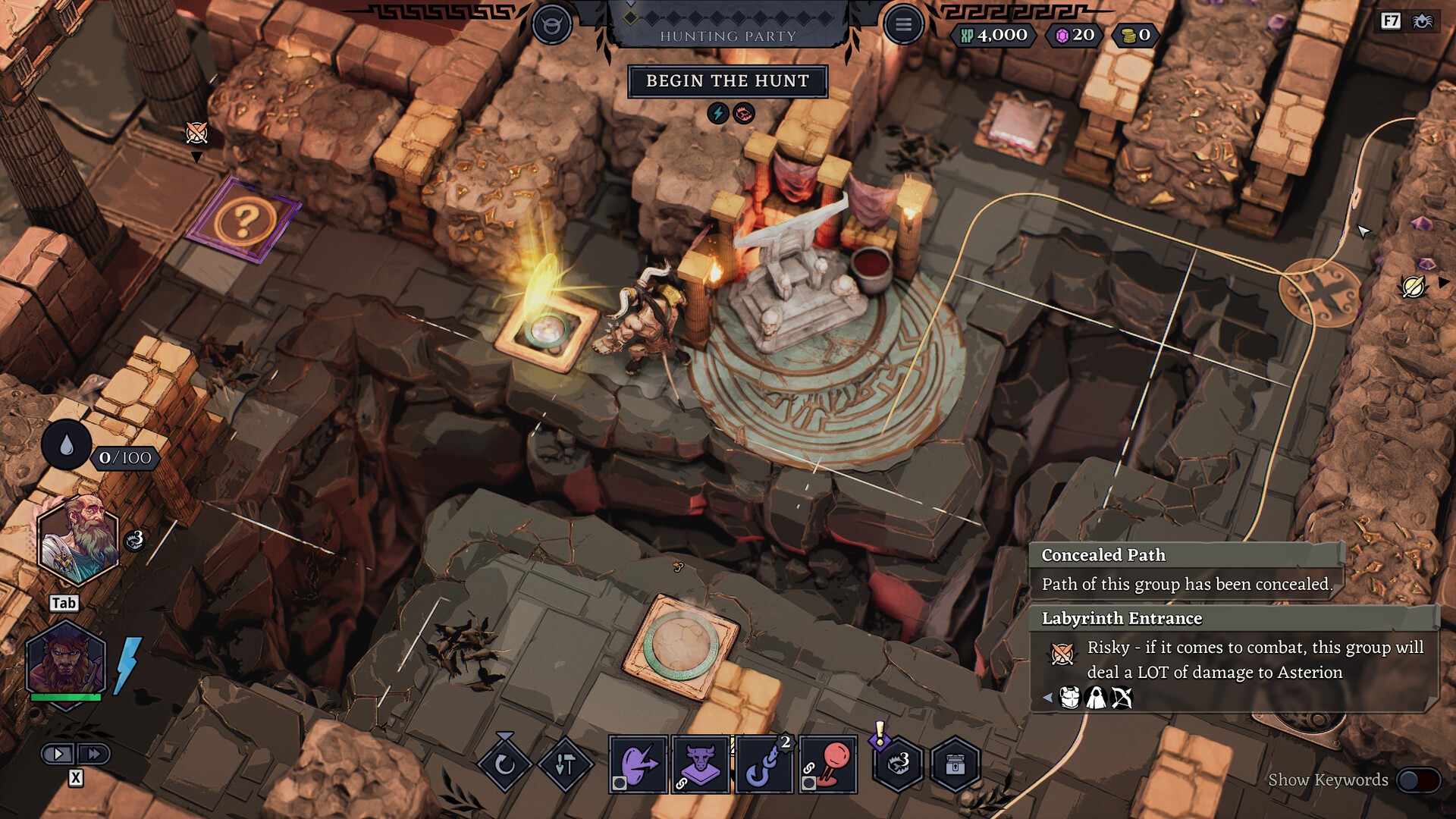Image resolution: width=1456 pixels, height=819 pixels.
Task: Pick the red ball lever ability
Action: pos(828,764)
